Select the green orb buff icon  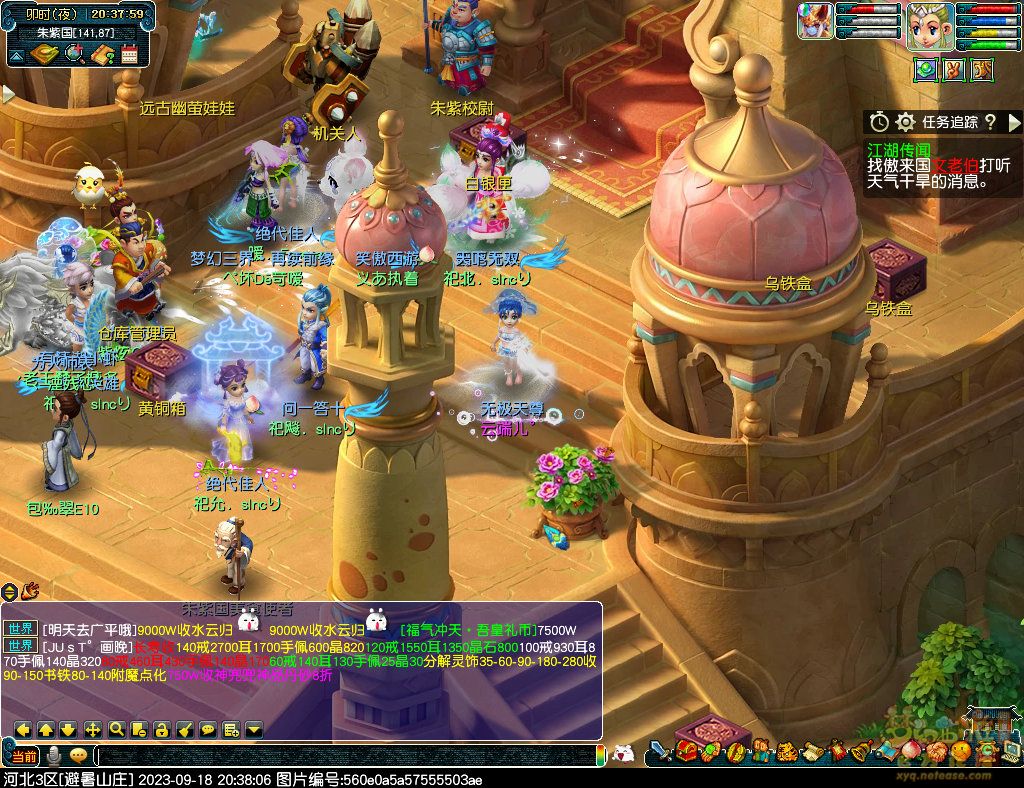click(x=925, y=69)
